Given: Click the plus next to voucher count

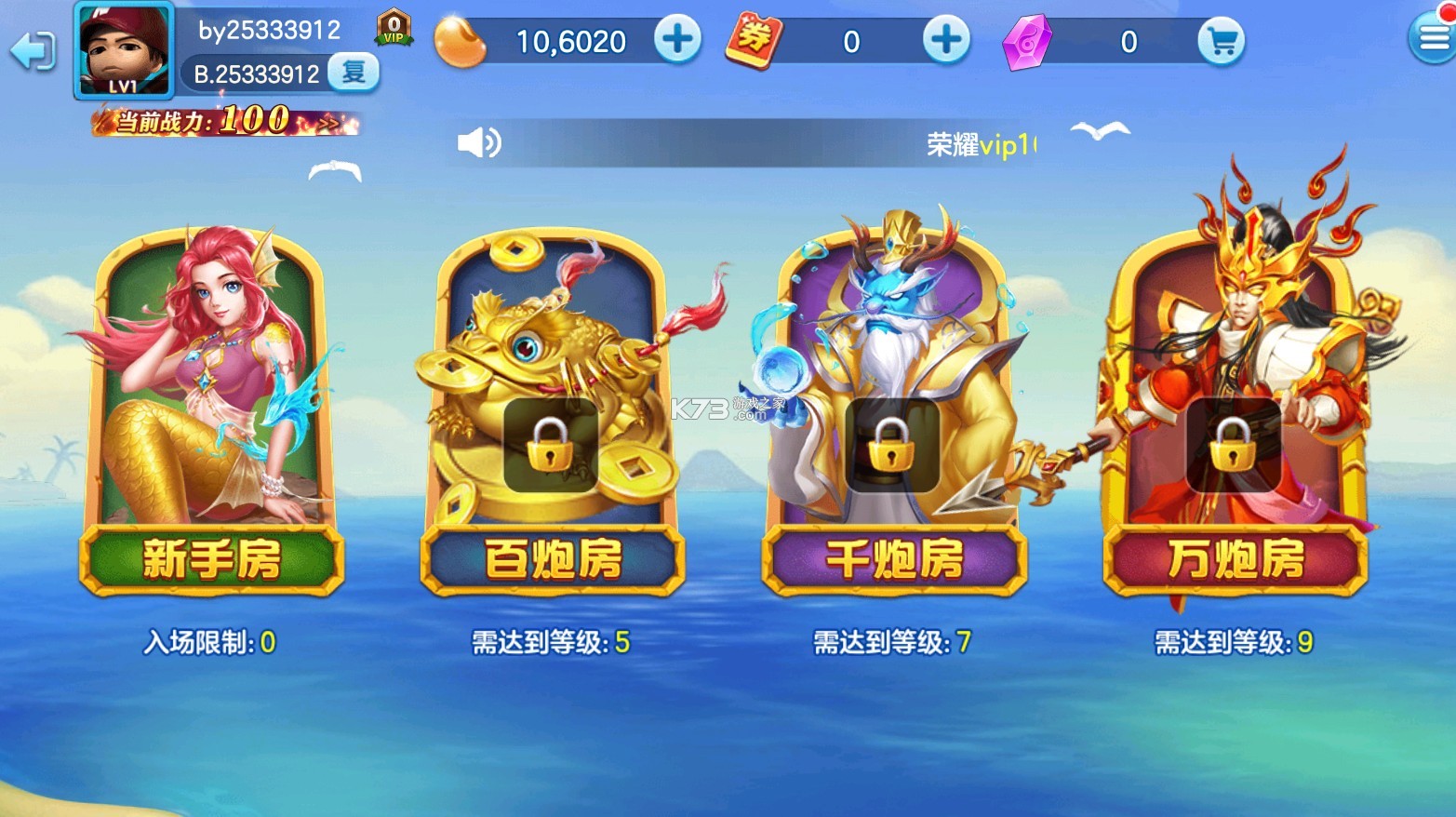Looking at the screenshot, I should click(x=946, y=40).
